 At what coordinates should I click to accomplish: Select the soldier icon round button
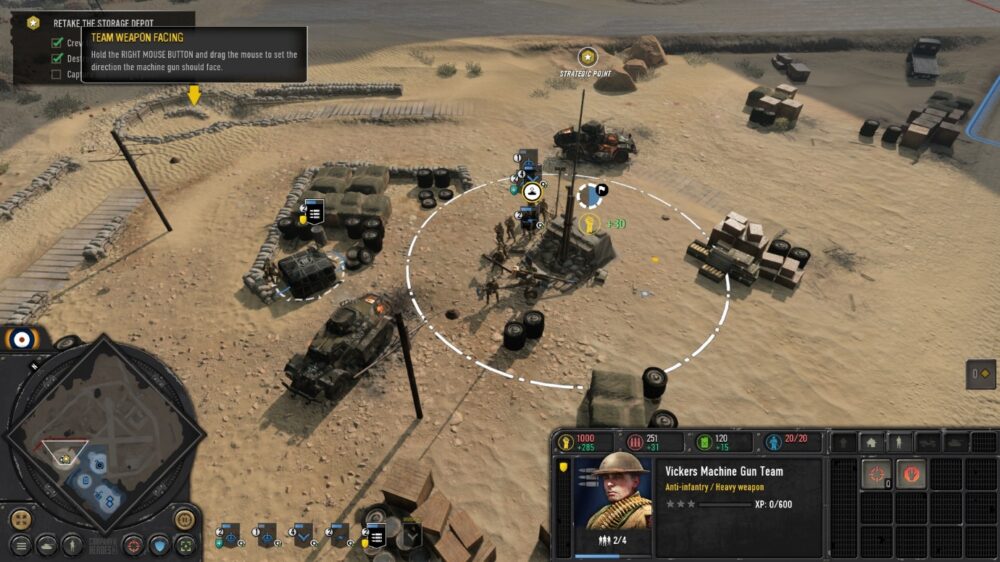(x=72, y=546)
